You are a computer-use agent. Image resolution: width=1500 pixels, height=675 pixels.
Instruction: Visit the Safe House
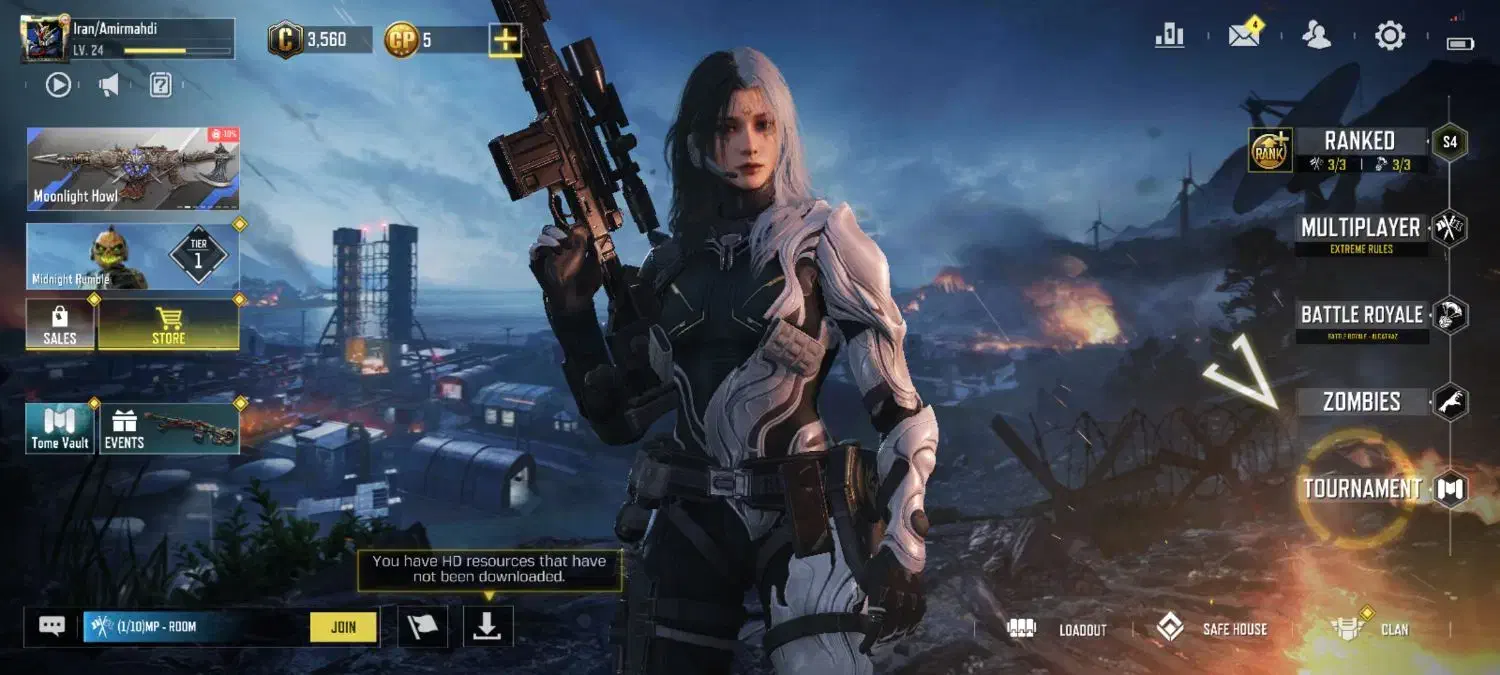pyautogui.click(x=1211, y=629)
